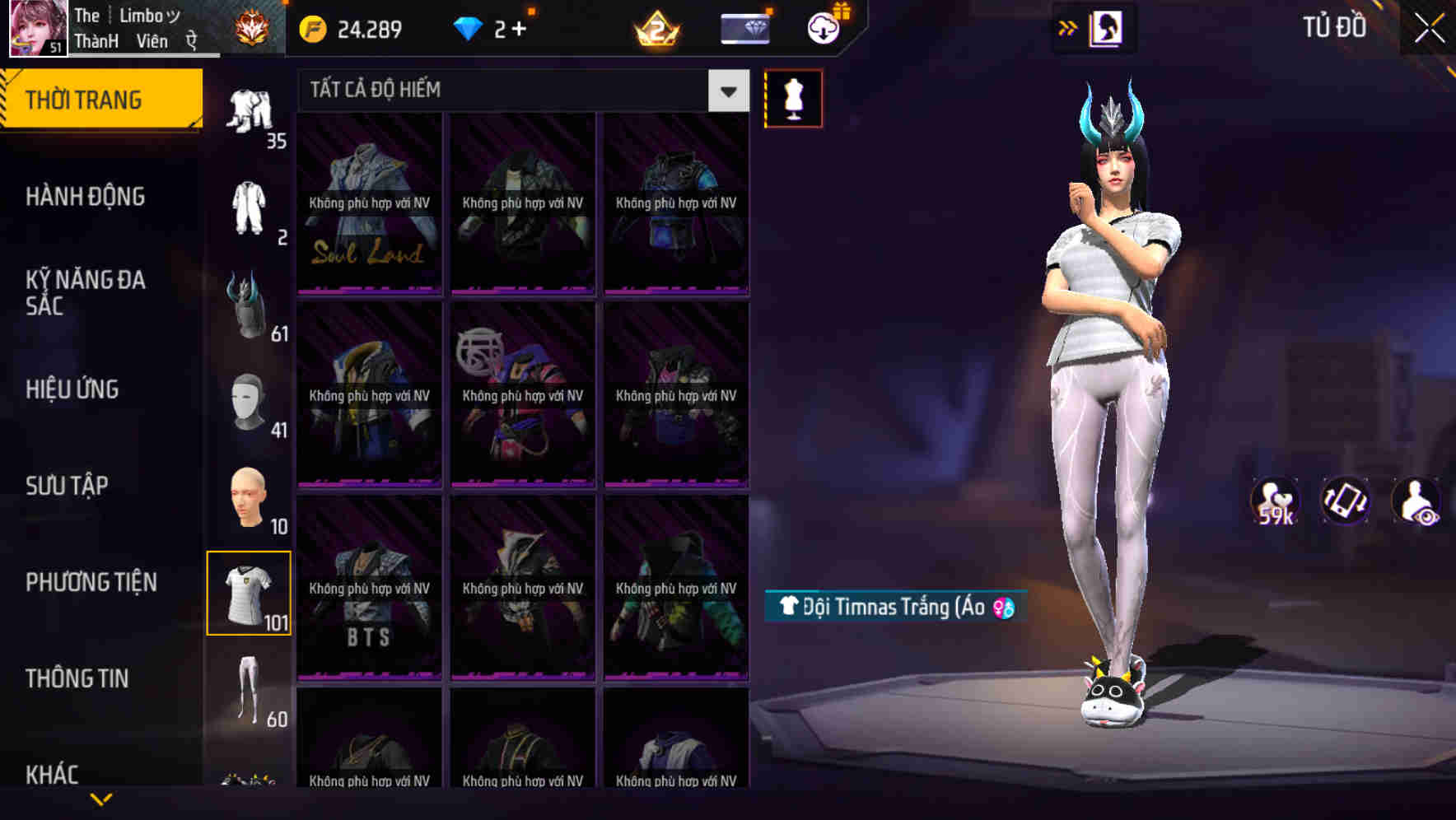The image size is (1456, 820).
Task: Open the character preview eye icon
Action: tap(1418, 501)
